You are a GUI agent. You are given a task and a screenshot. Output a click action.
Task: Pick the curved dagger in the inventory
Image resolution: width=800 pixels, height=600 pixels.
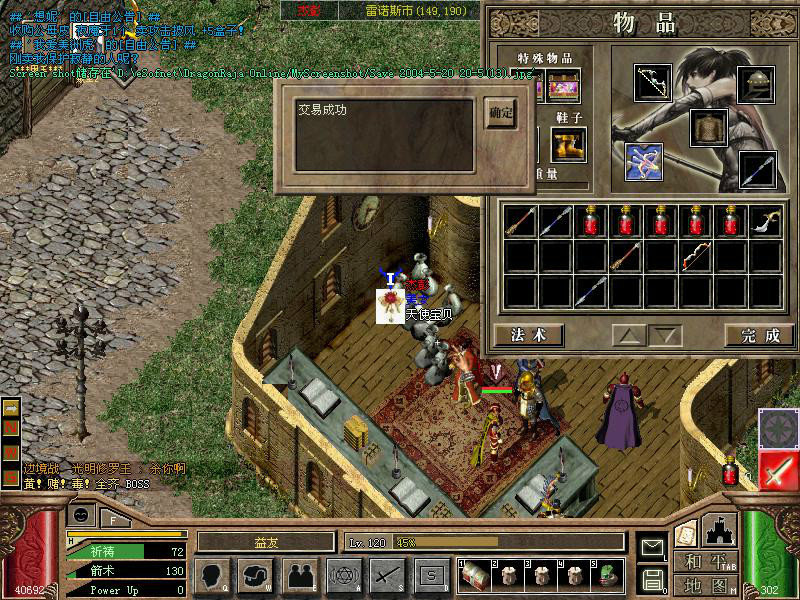766,222
